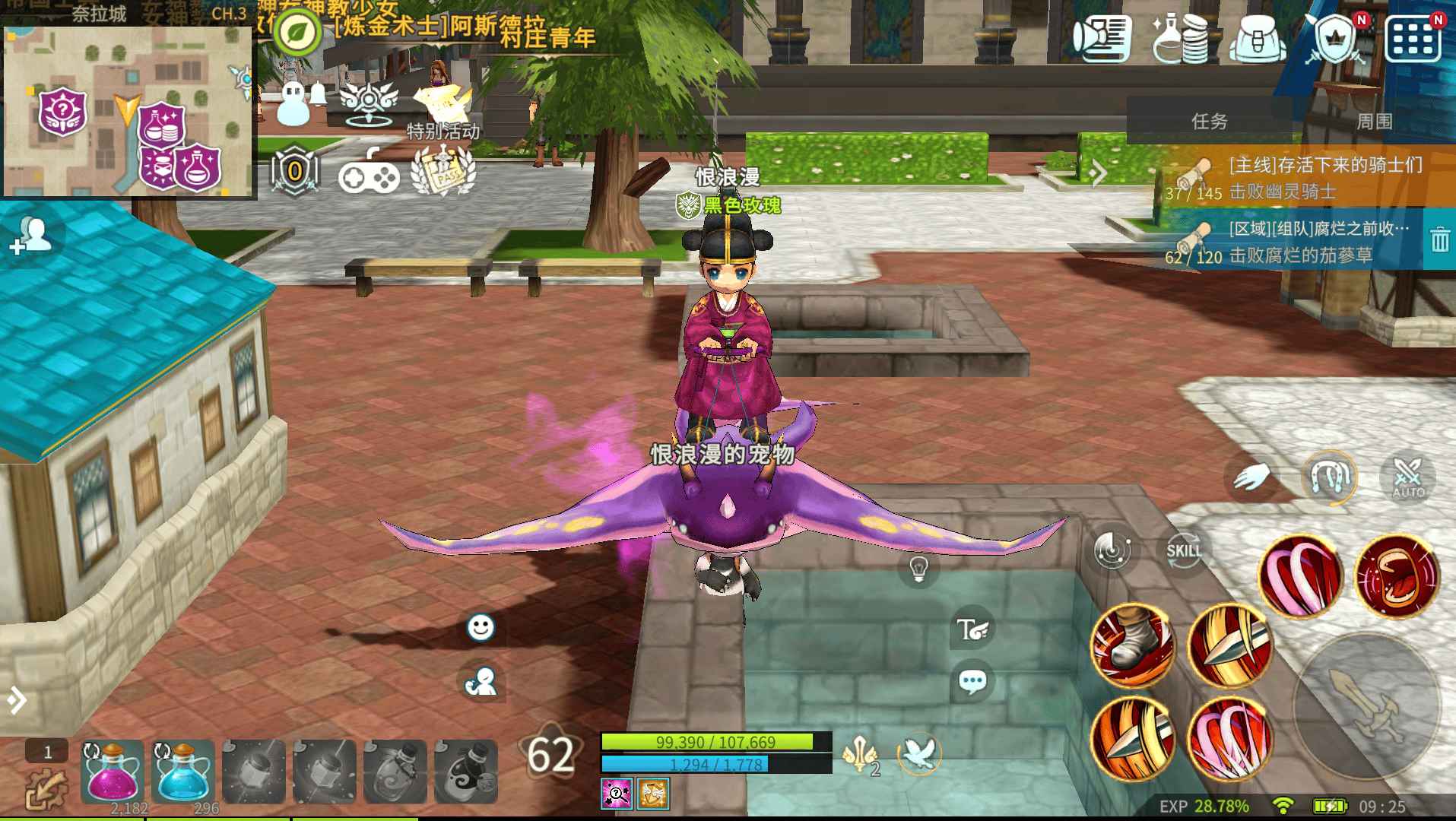Open the potion and coins shop icon

(1181, 38)
